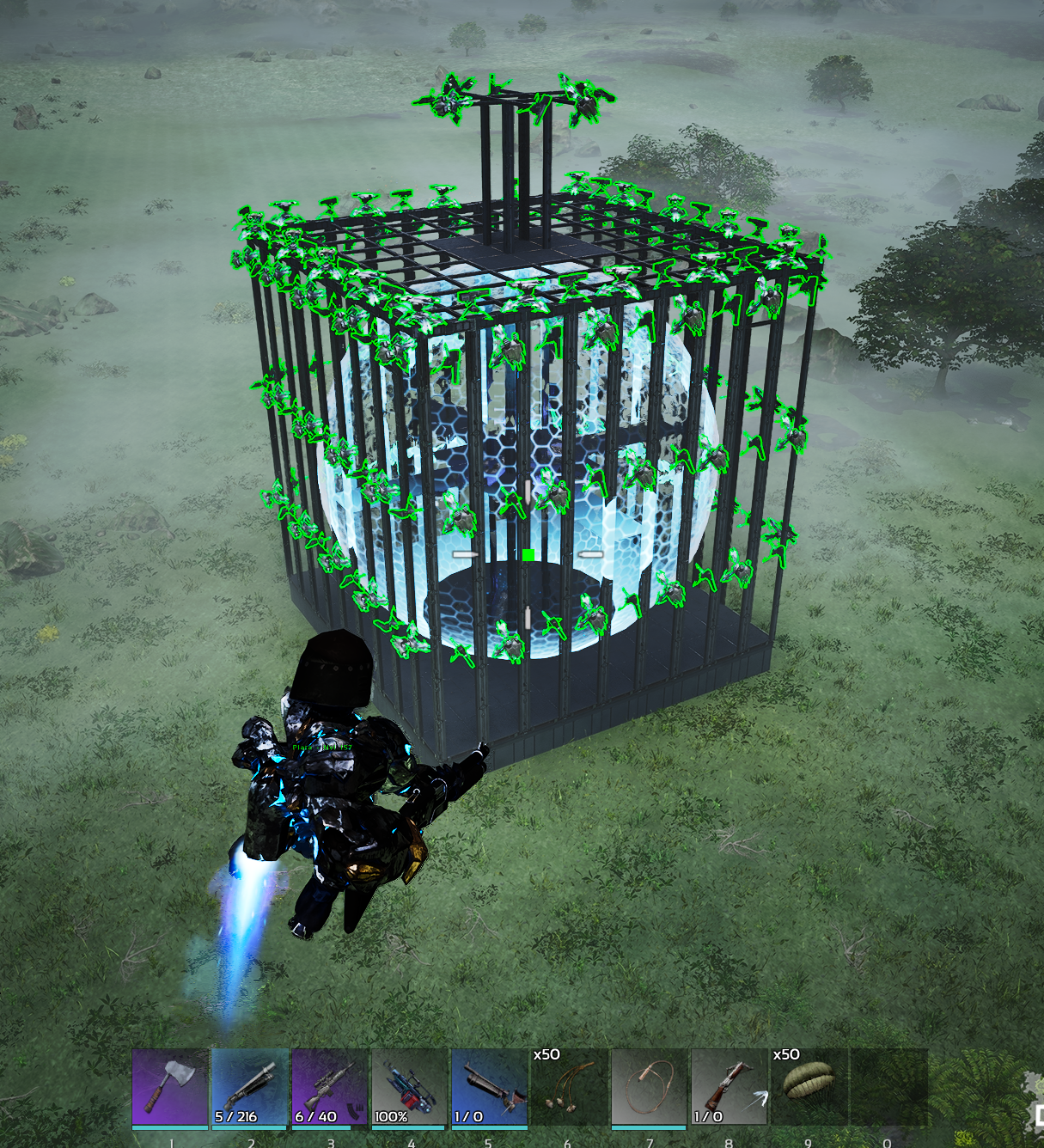Equip the shotgun with 5/216 ammo
Viewport: 1044px width, 1148px height.
pos(250,1087)
